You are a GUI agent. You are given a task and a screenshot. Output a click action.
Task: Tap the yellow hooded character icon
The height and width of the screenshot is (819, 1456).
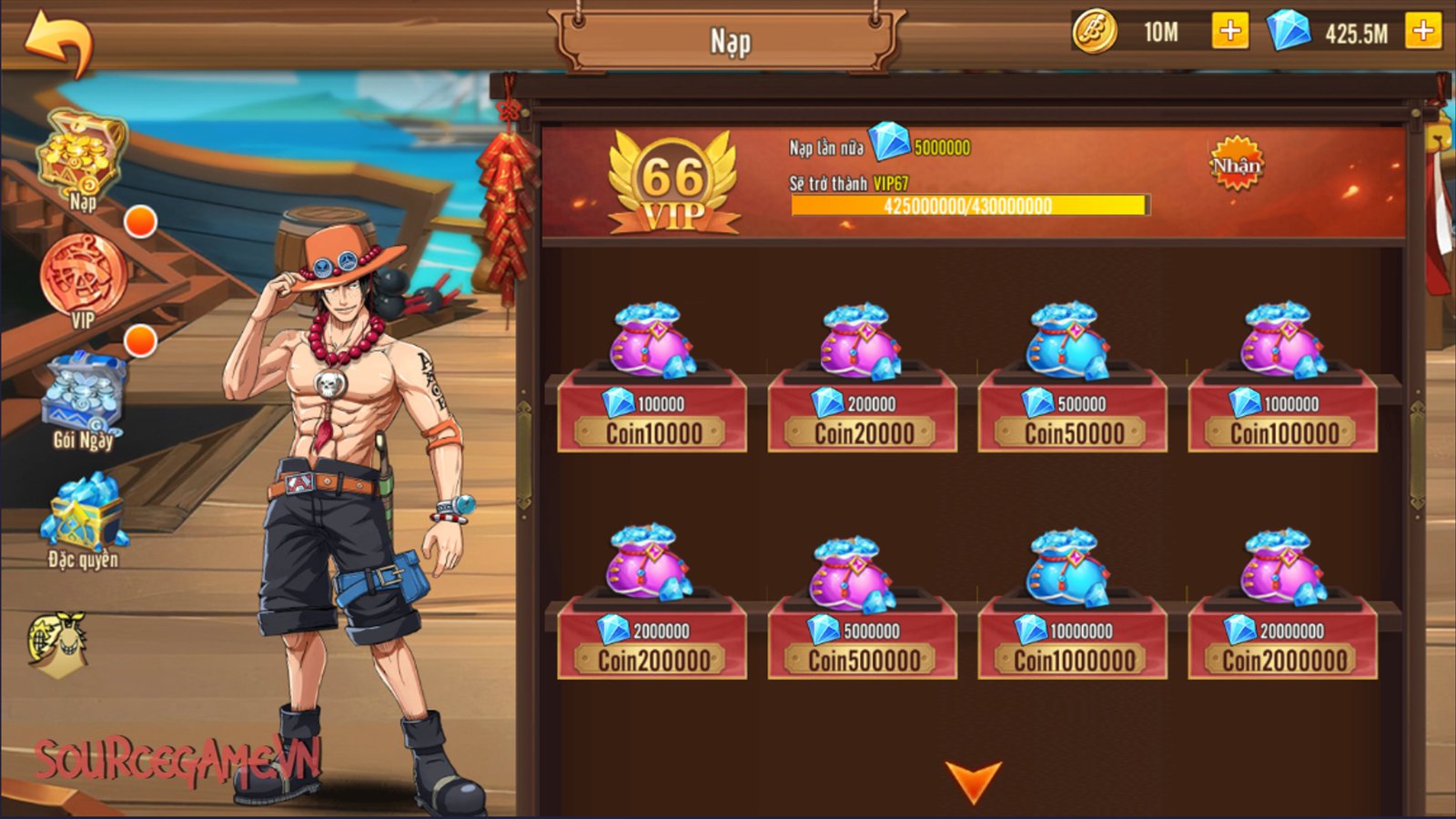(58, 644)
